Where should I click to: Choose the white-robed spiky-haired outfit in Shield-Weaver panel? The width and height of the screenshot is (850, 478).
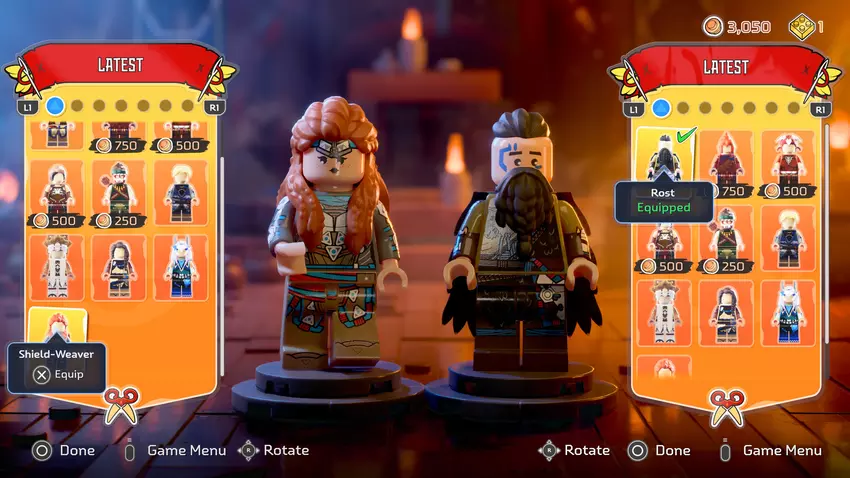pyautogui.click(x=57, y=267)
